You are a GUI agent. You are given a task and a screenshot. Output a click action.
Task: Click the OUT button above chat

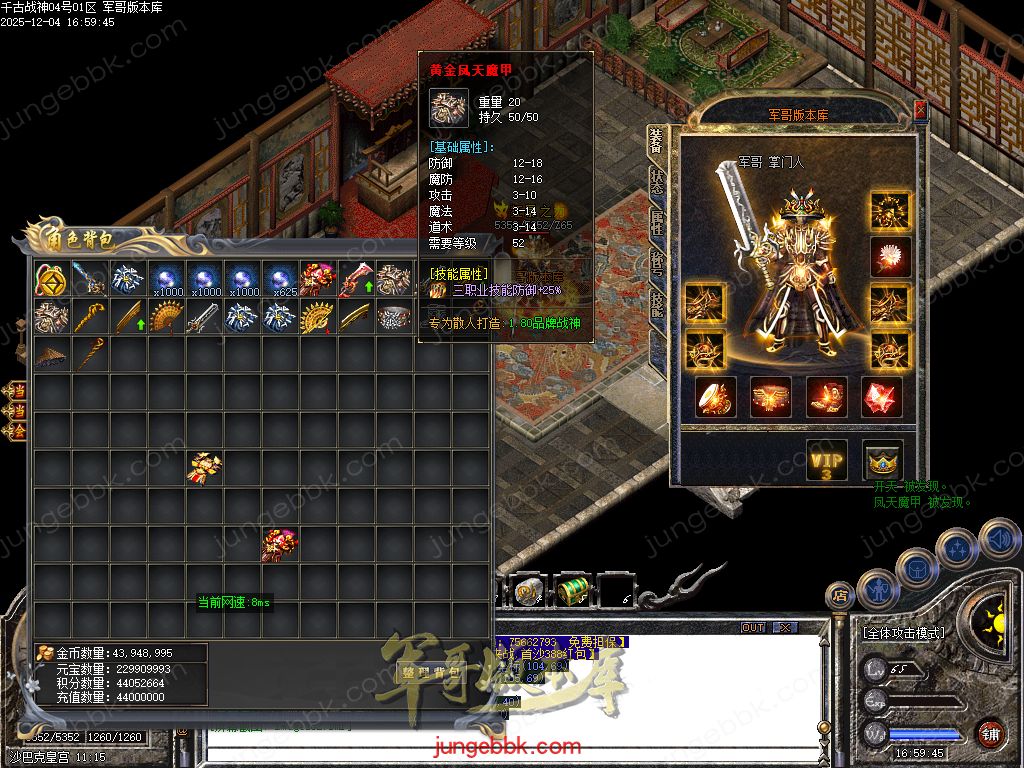(753, 628)
